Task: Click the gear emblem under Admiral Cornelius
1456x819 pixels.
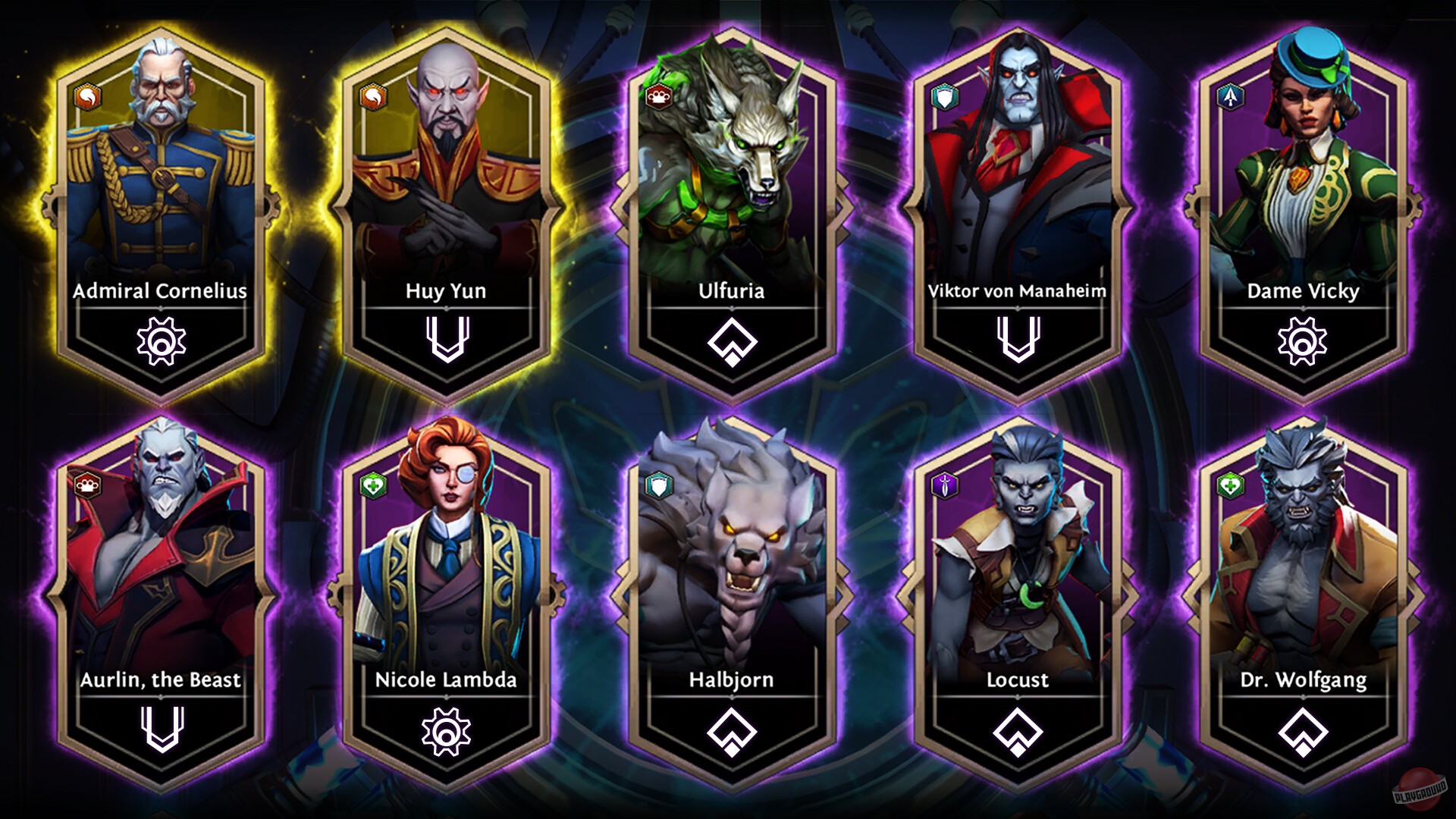Action: click(x=161, y=341)
